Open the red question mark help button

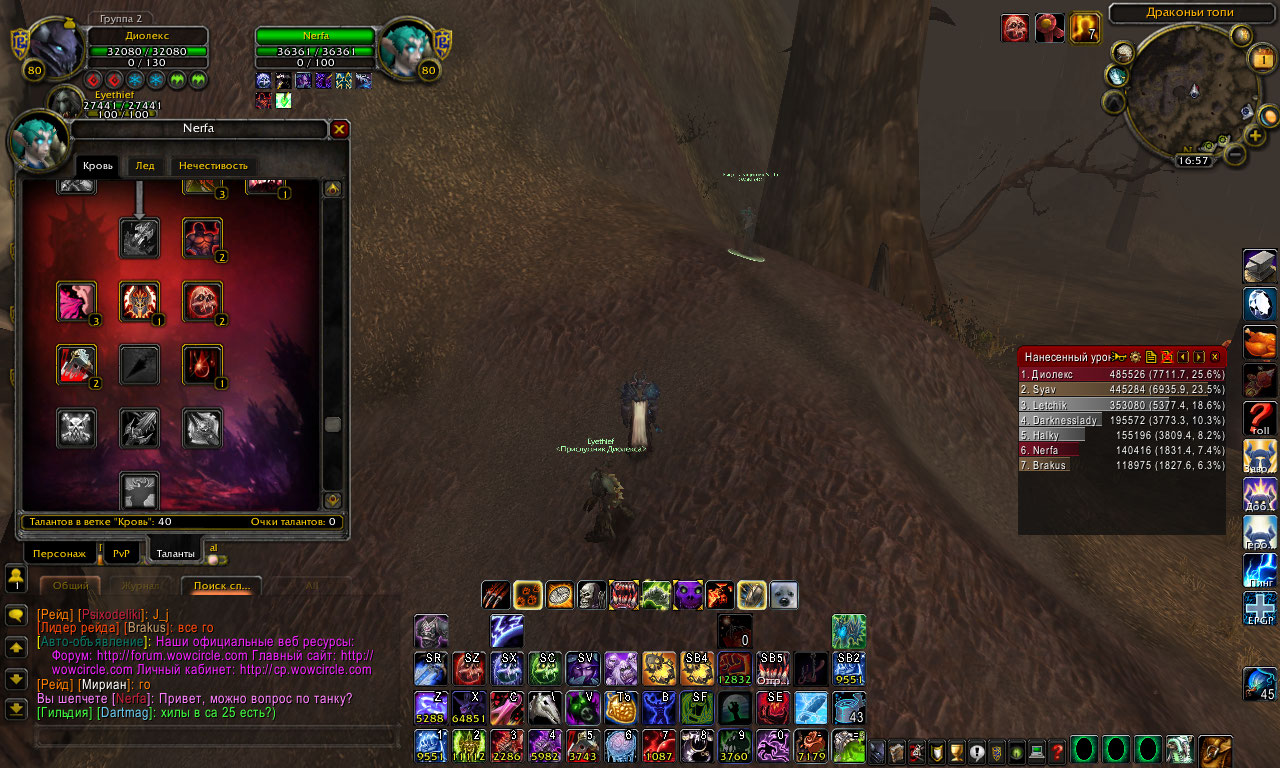point(1057,752)
